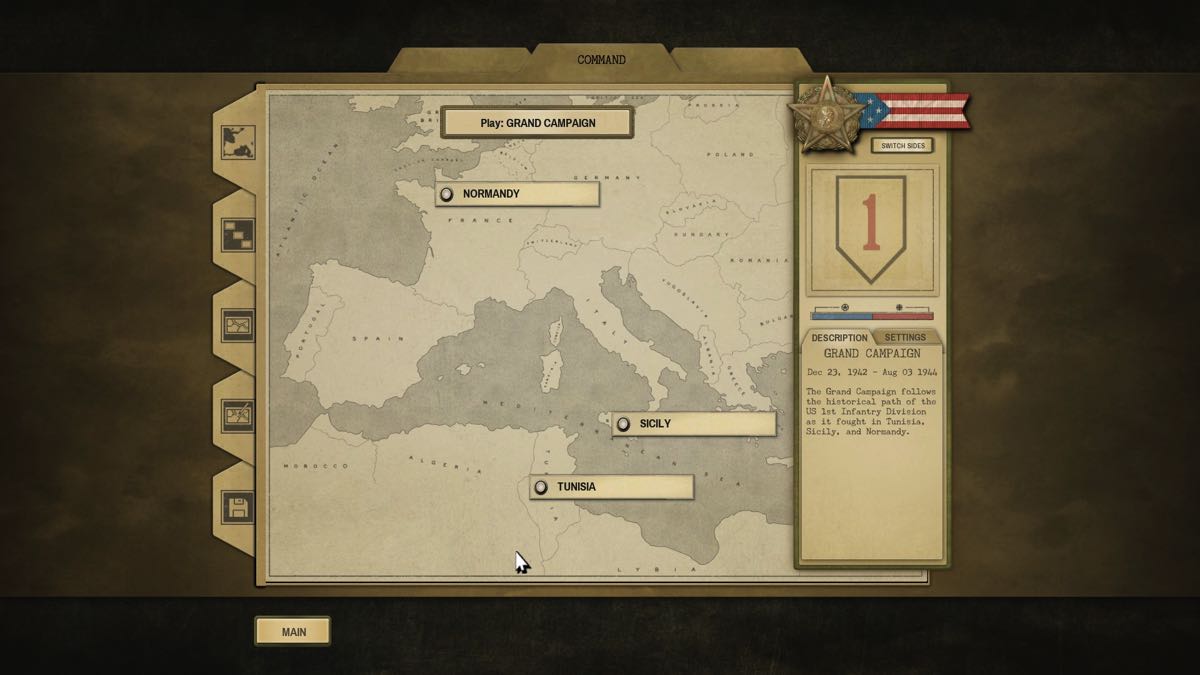Select the framed battle map side tab

coord(238,326)
